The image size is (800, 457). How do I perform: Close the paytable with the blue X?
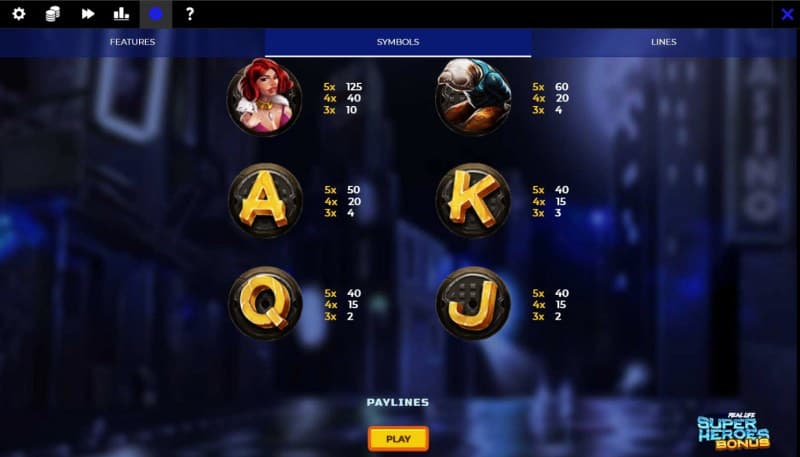pyautogui.click(x=787, y=14)
